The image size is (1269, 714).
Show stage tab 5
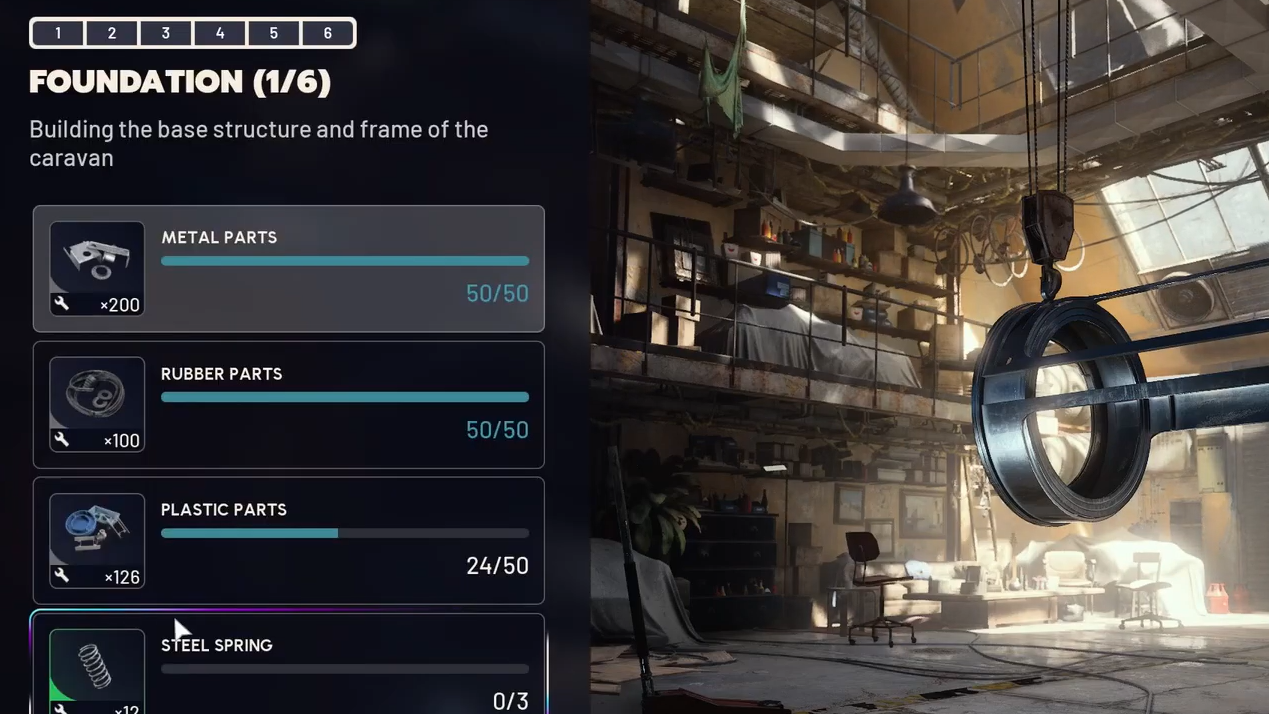pos(274,33)
